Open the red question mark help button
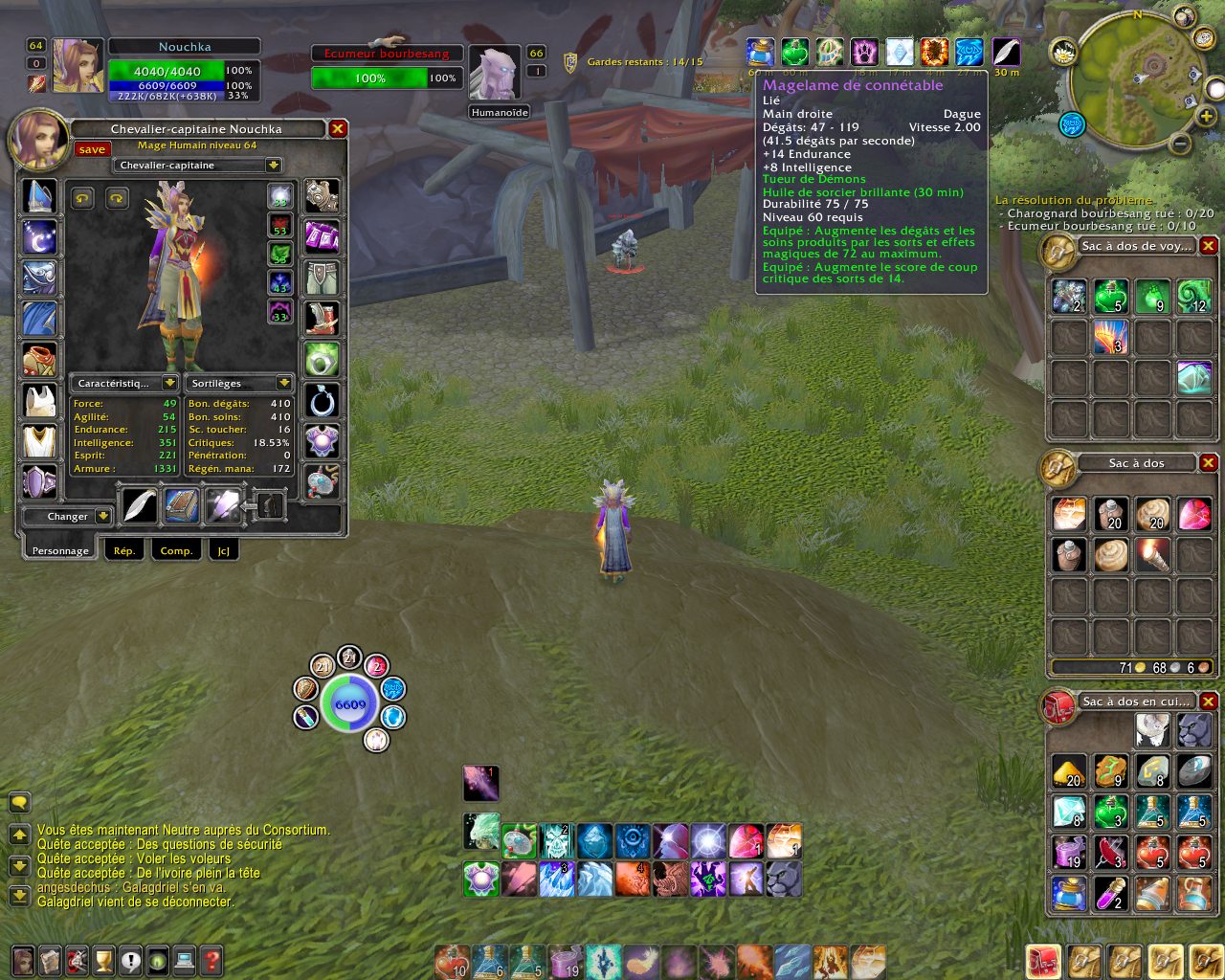 pos(212,959)
